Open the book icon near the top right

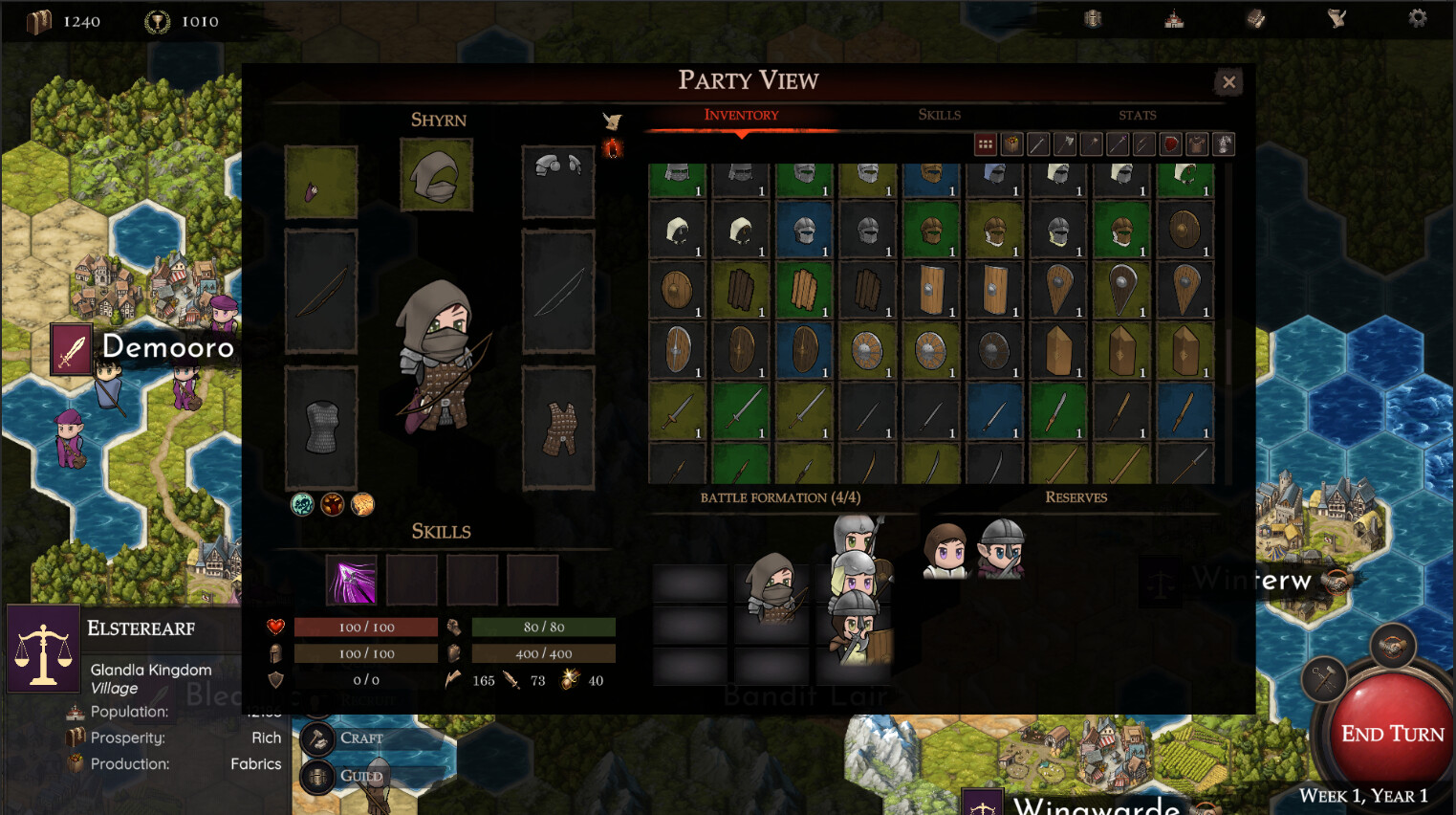pos(1254,18)
